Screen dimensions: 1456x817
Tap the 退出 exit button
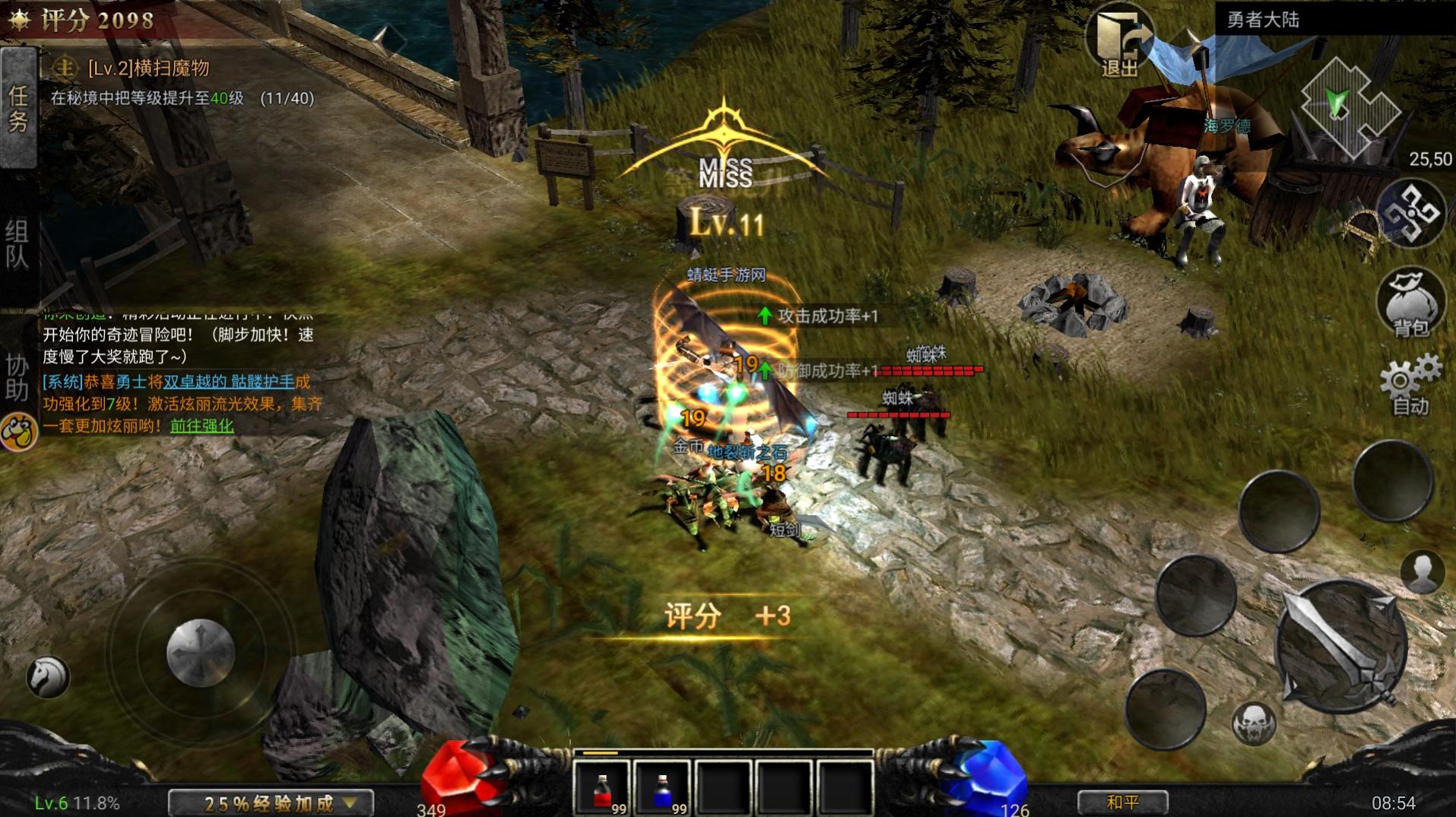tap(1118, 43)
